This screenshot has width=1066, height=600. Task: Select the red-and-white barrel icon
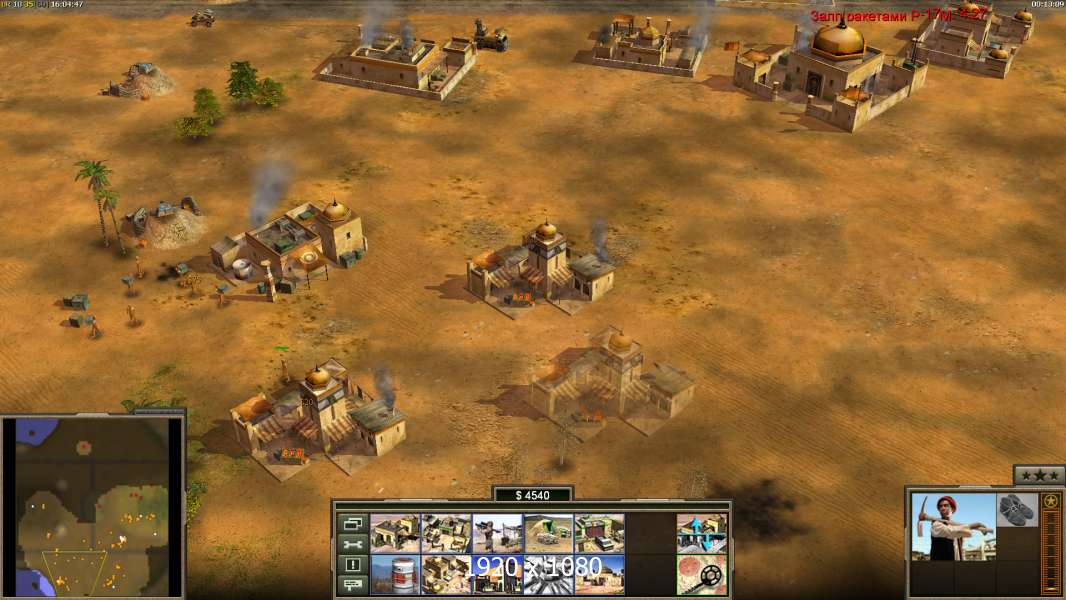395,574
